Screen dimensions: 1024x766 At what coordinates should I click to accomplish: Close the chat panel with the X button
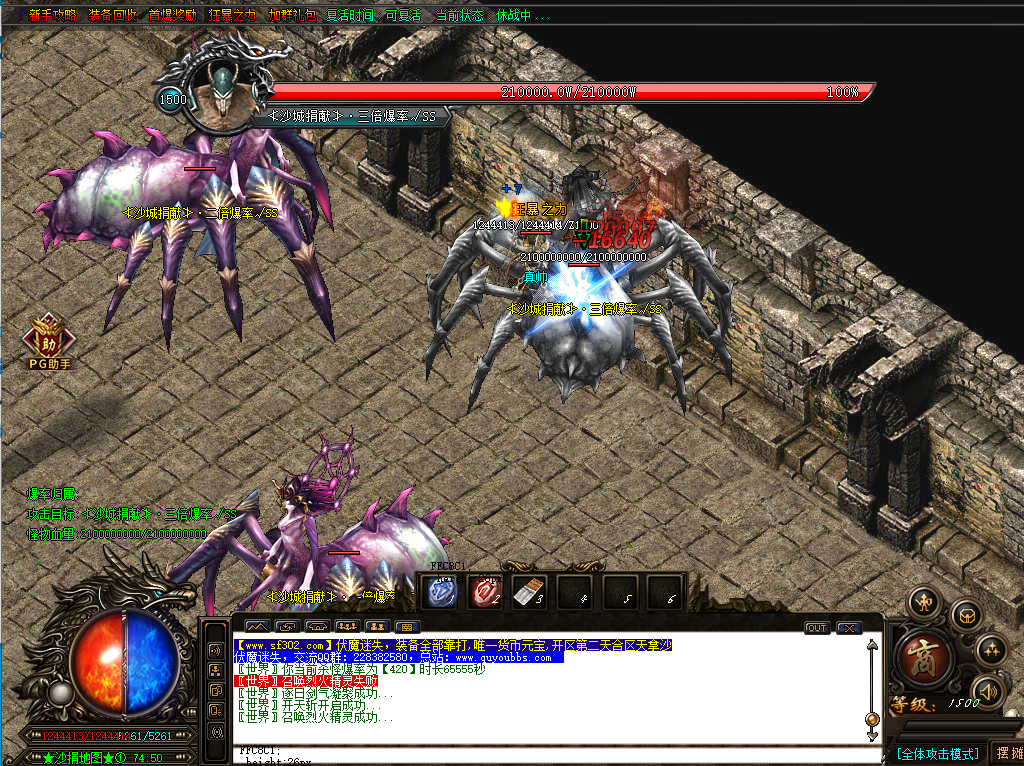click(x=849, y=628)
